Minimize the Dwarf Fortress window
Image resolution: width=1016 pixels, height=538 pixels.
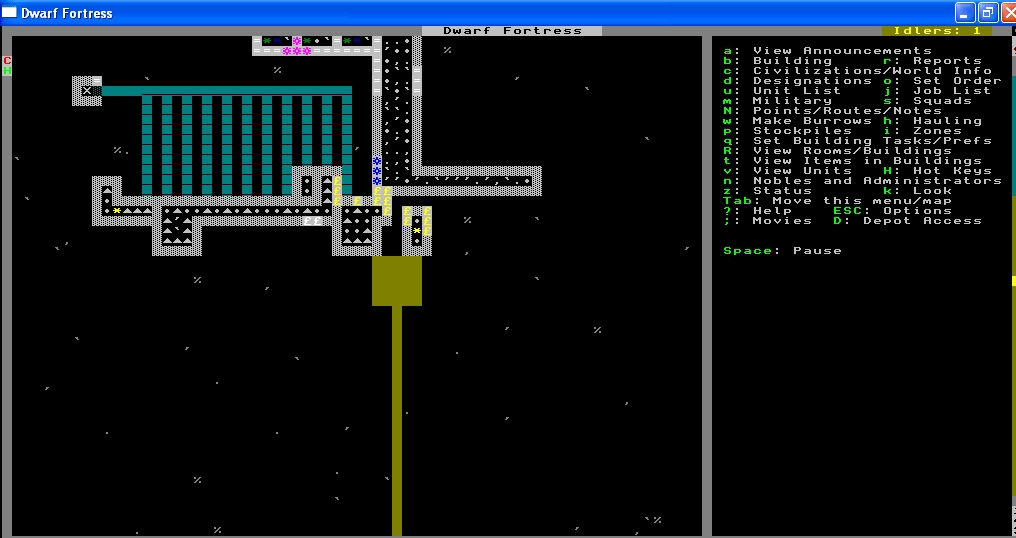coord(965,12)
